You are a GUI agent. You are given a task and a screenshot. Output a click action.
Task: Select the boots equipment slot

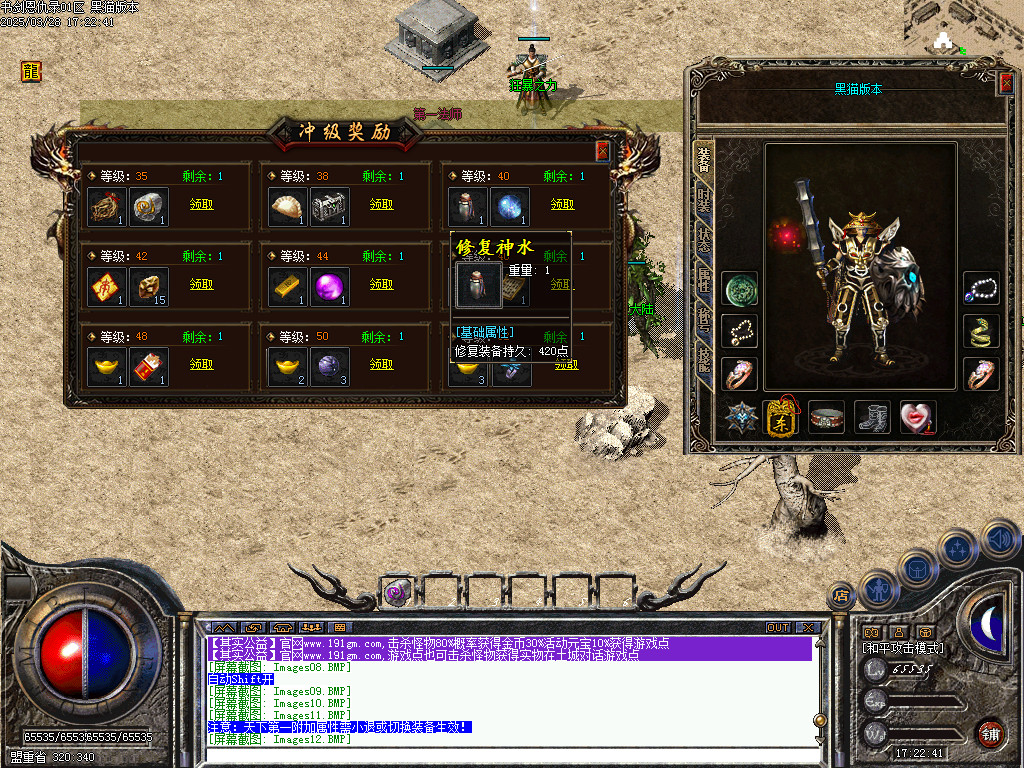click(872, 418)
